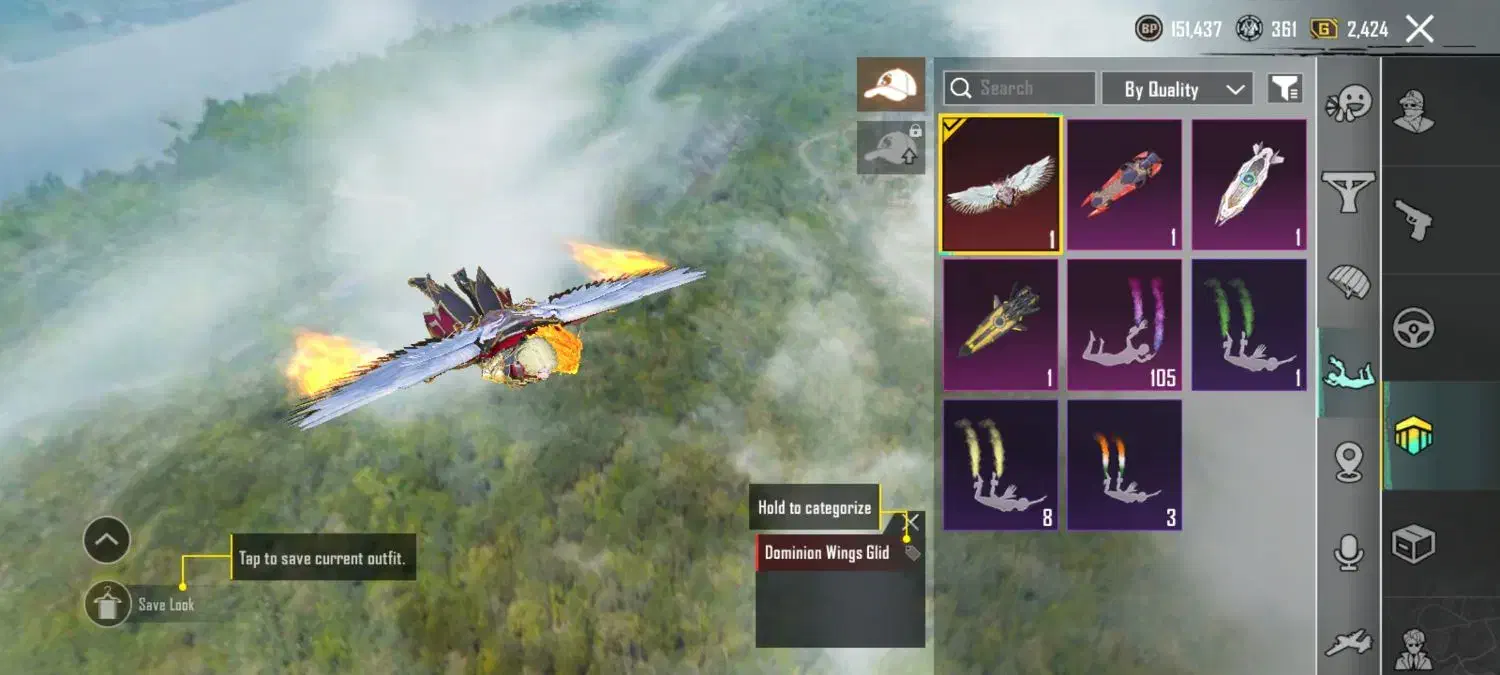Screen dimensions: 1500x675
Task: Open the supply crate box tab
Action: point(1413,544)
